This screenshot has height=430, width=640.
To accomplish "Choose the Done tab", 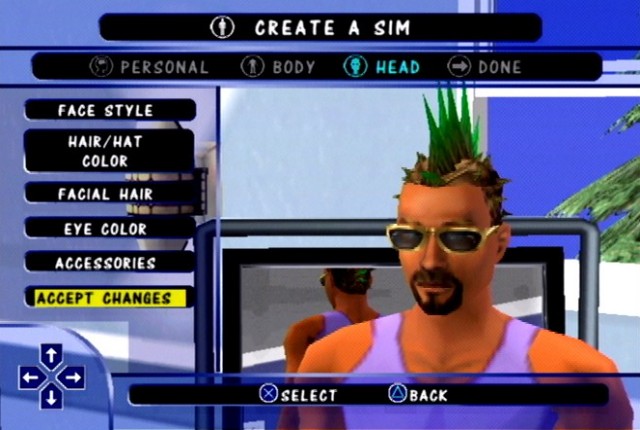I will [486, 67].
